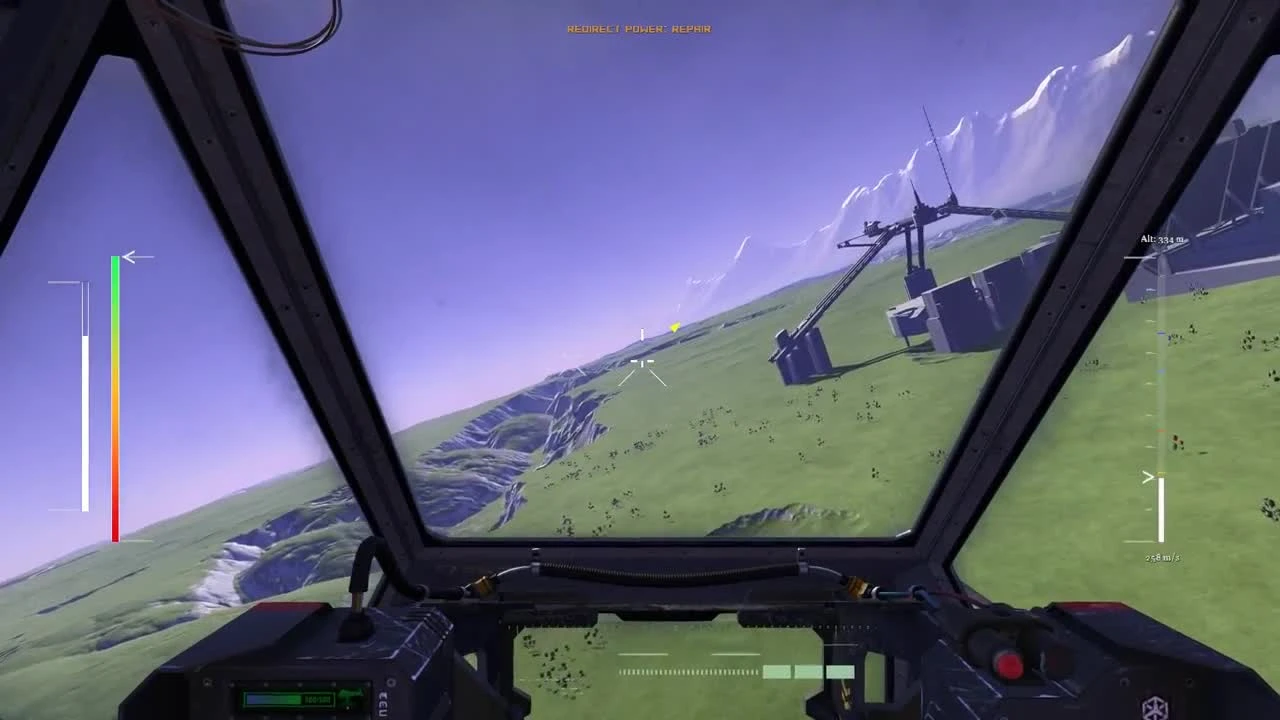The width and height of the screenshot is (1280, 720).
Task: Select the yellow waypoint marker near the horizon
Action: 674,327
